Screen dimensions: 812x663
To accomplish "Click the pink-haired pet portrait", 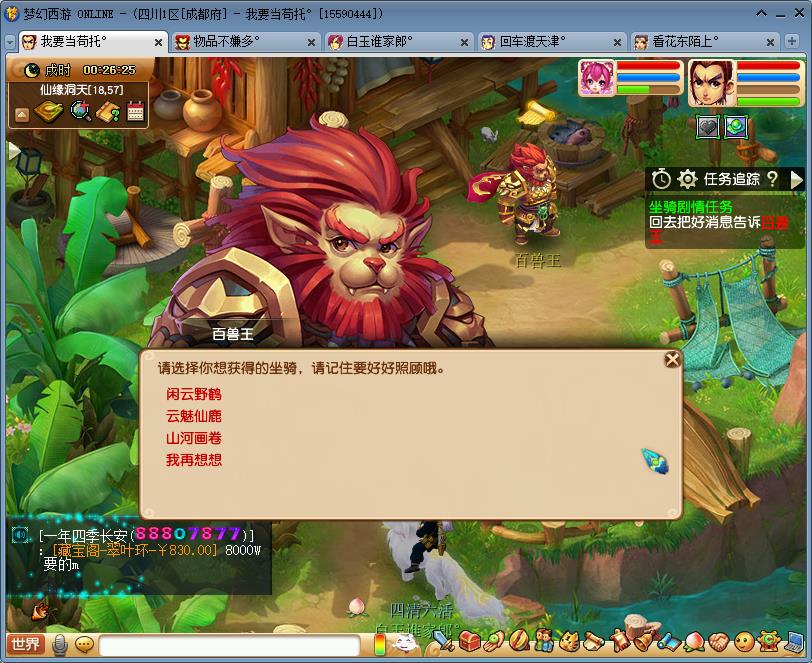I will (x=596, y=82).
